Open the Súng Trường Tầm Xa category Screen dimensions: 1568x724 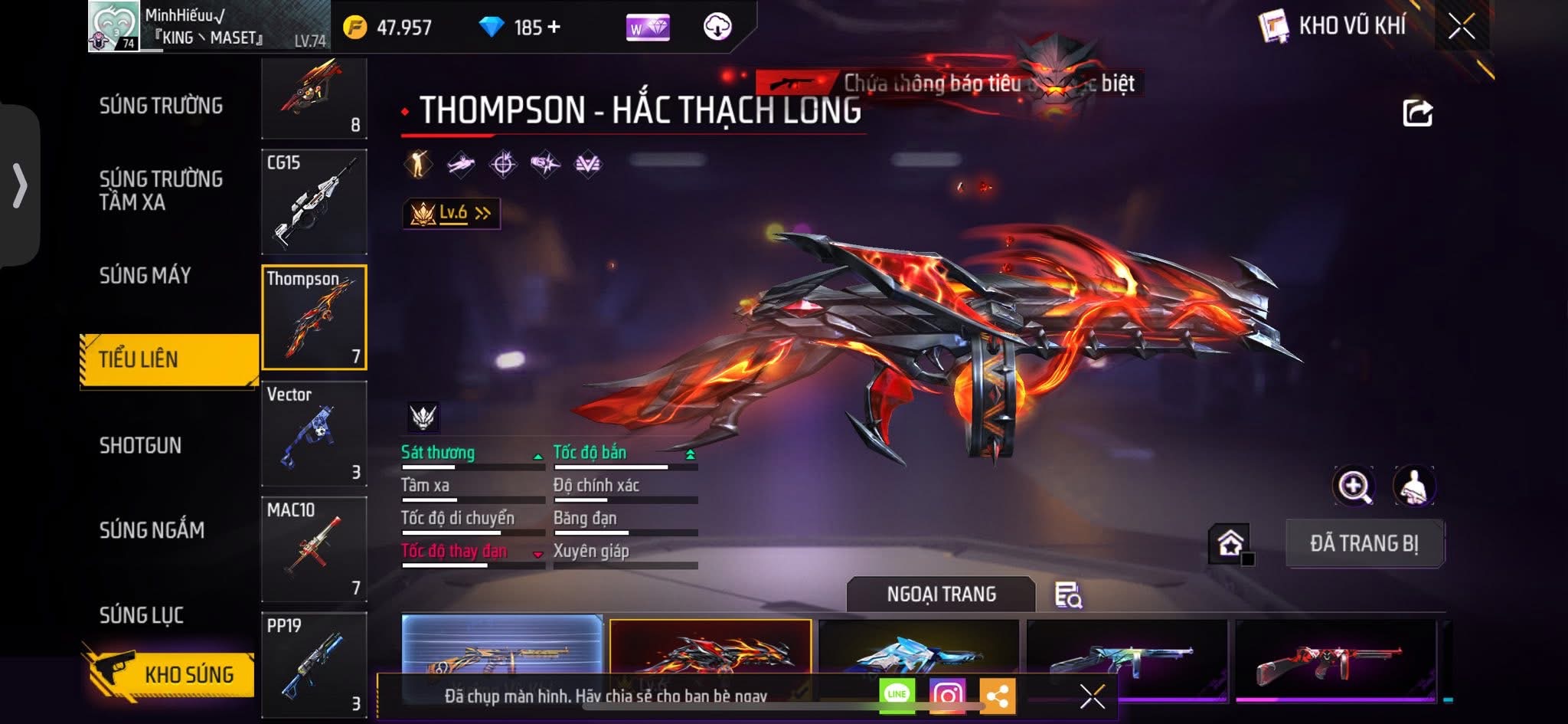161,190
